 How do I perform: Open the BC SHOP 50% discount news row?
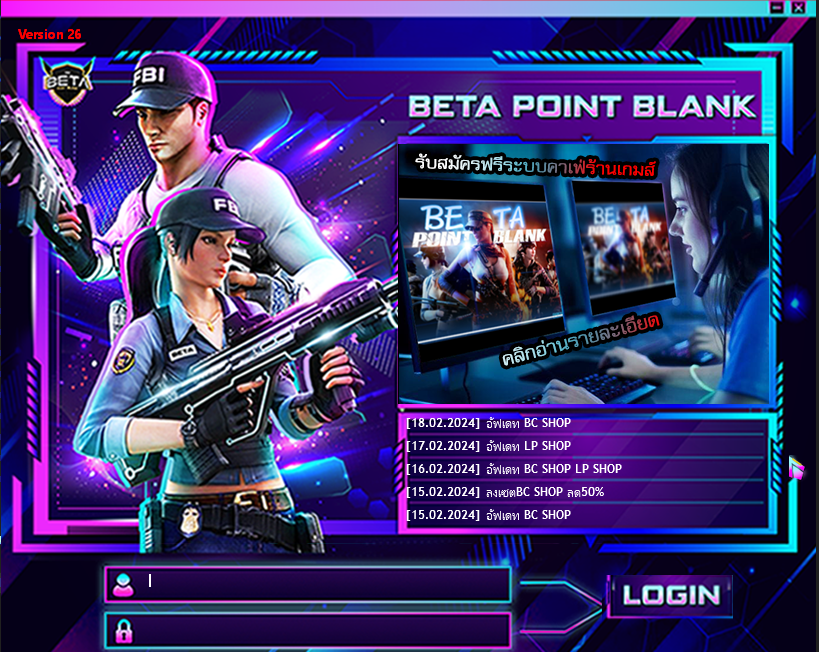pyautogui.click(x=585, y=492)
